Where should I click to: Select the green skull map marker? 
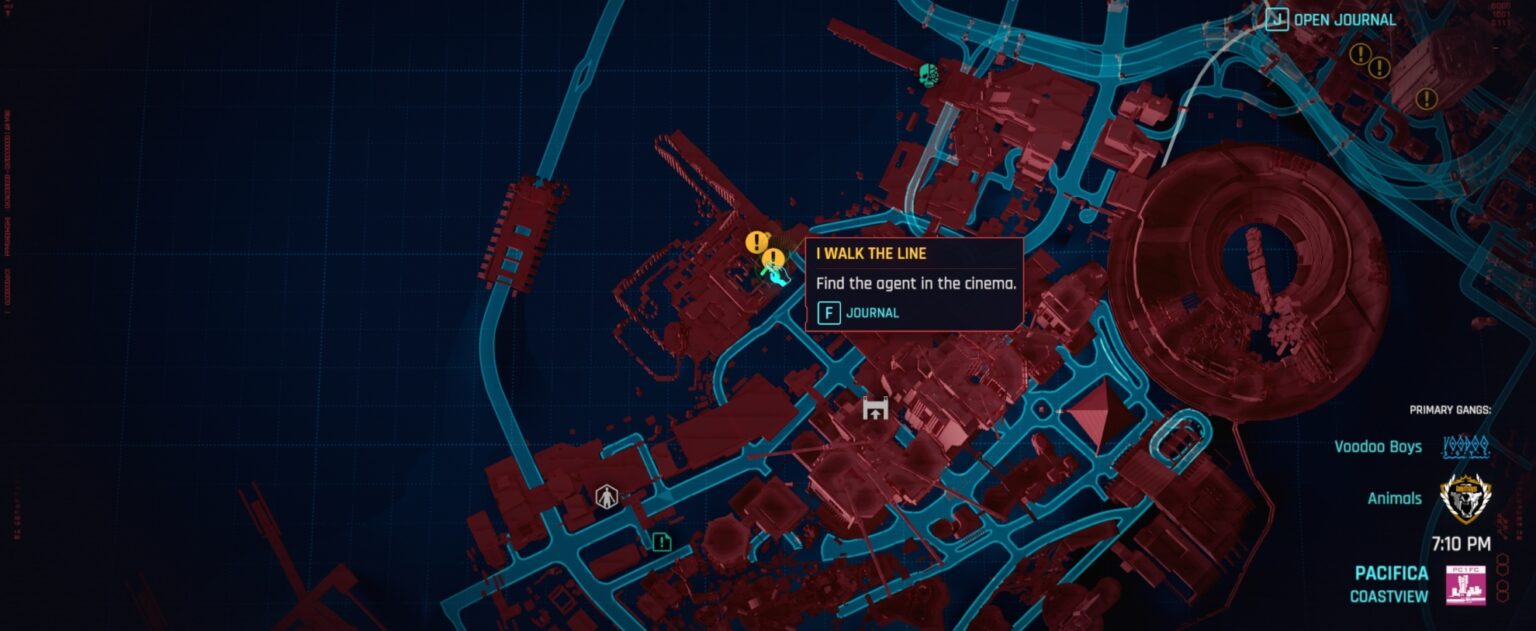pos(929,73)
